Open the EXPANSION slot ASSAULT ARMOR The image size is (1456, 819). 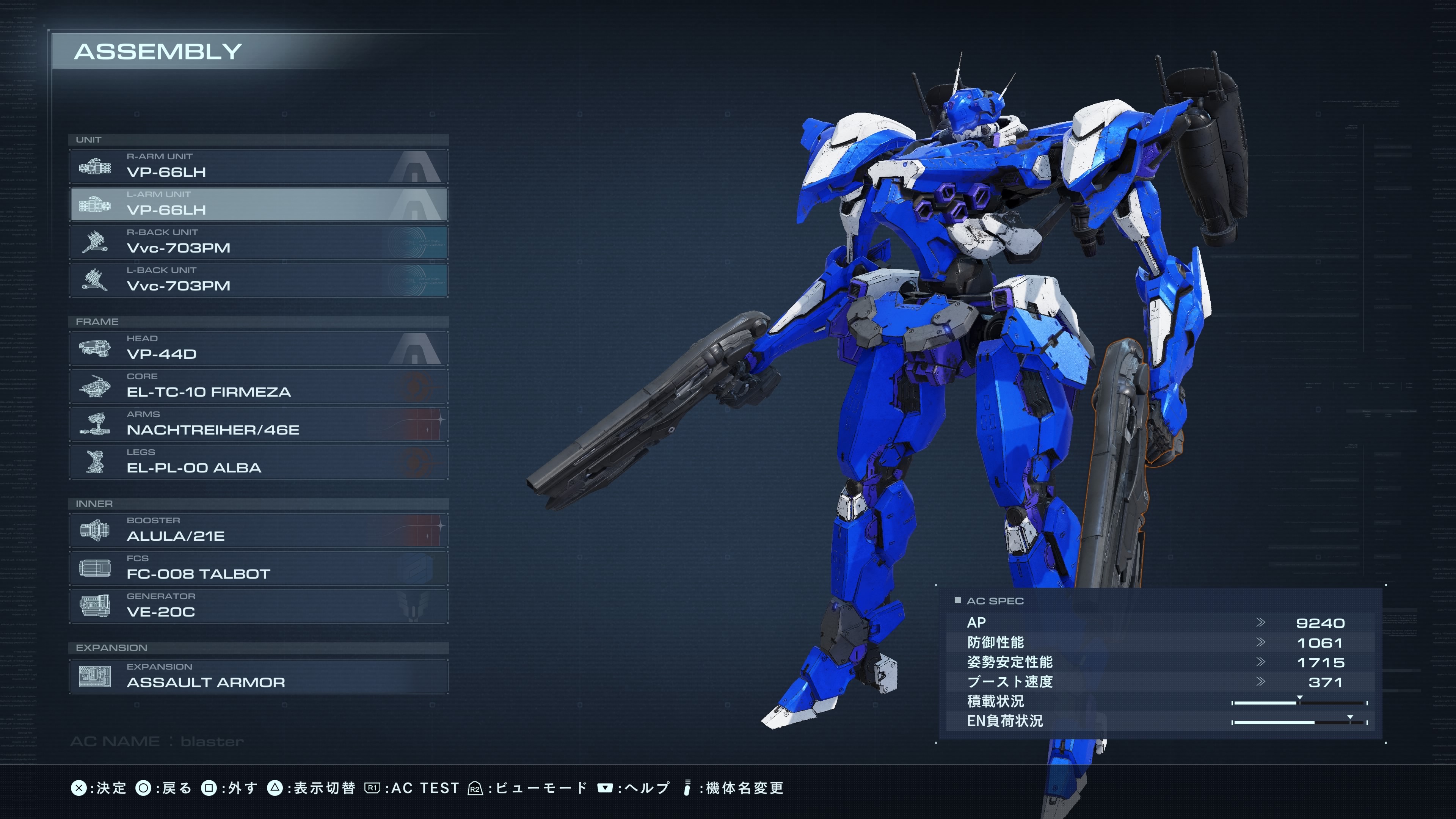click(x=258, y=676)
